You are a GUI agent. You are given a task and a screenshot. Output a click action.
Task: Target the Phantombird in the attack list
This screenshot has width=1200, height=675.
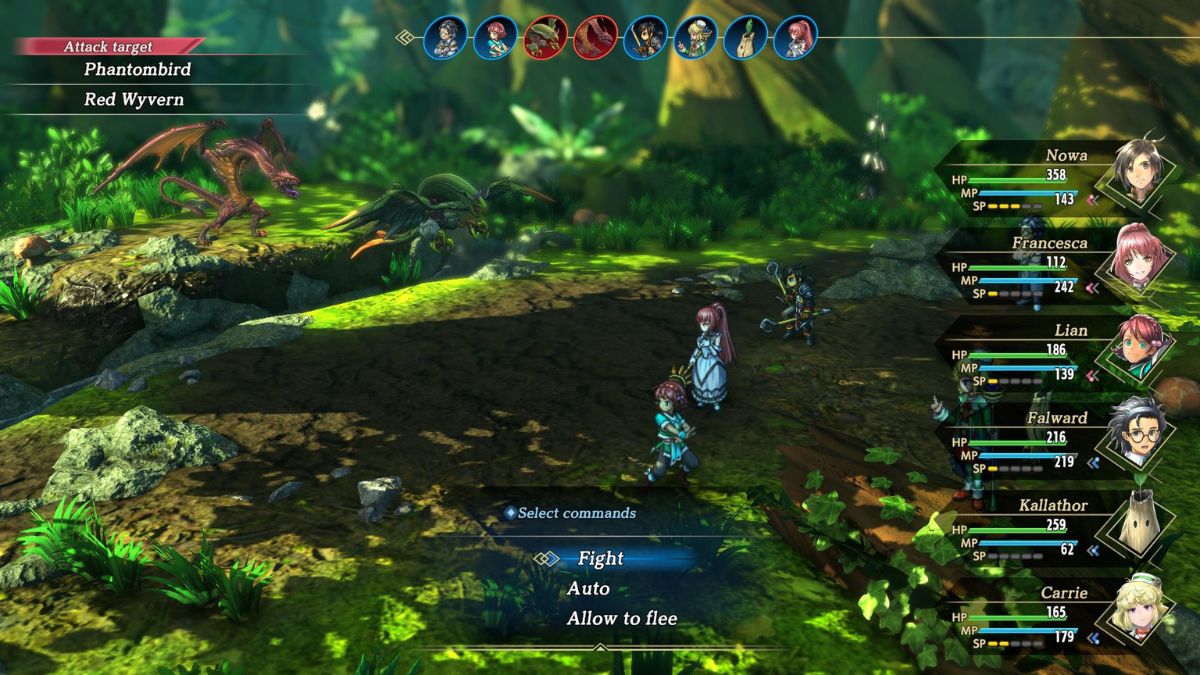[137, 69]
